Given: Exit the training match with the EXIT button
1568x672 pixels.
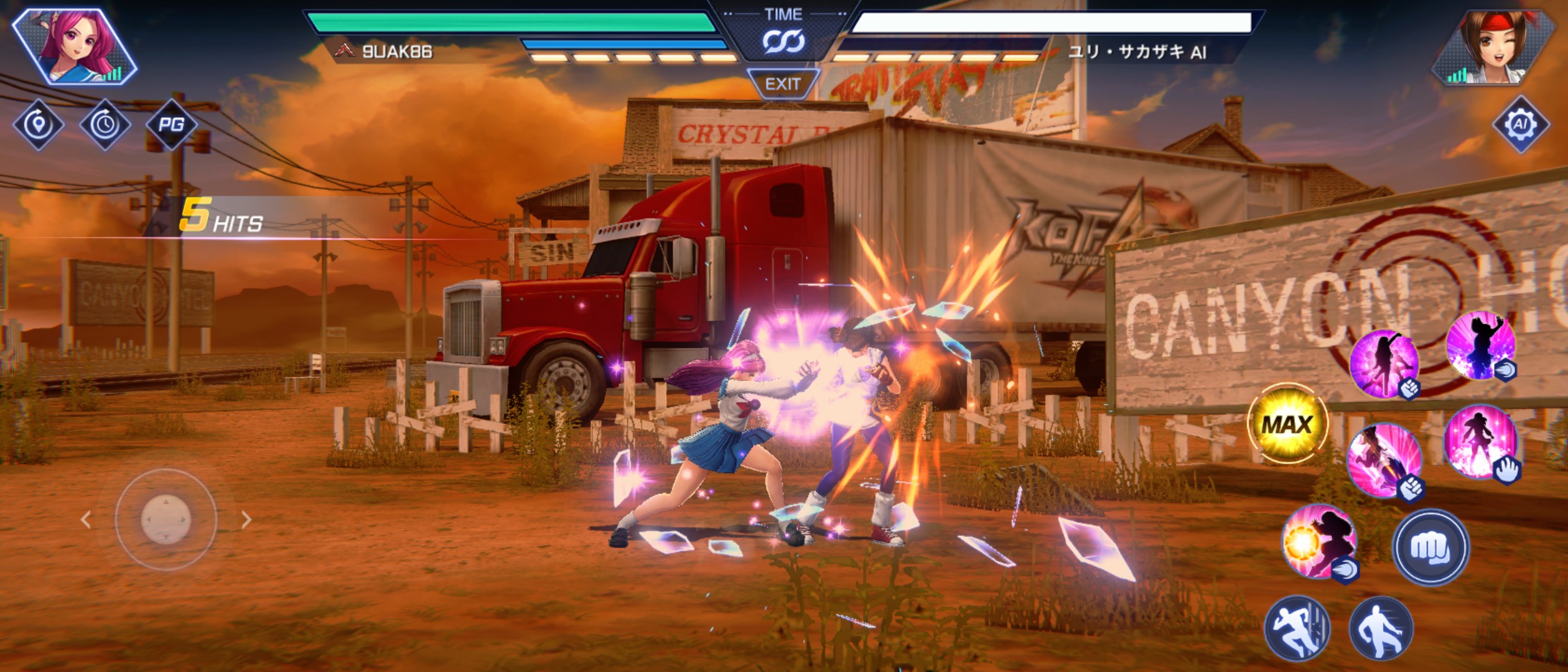Looking at the screenshot, I should click(783, 84).
